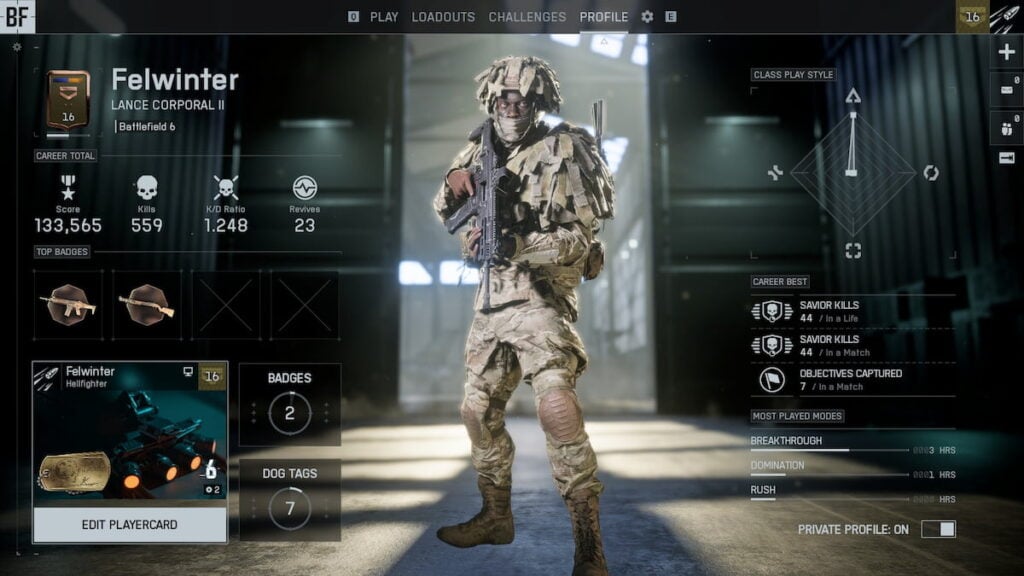Viewport: 1024px width, 576px height.
Task: Go to the Challenges tab
Action: coord(528,17)
